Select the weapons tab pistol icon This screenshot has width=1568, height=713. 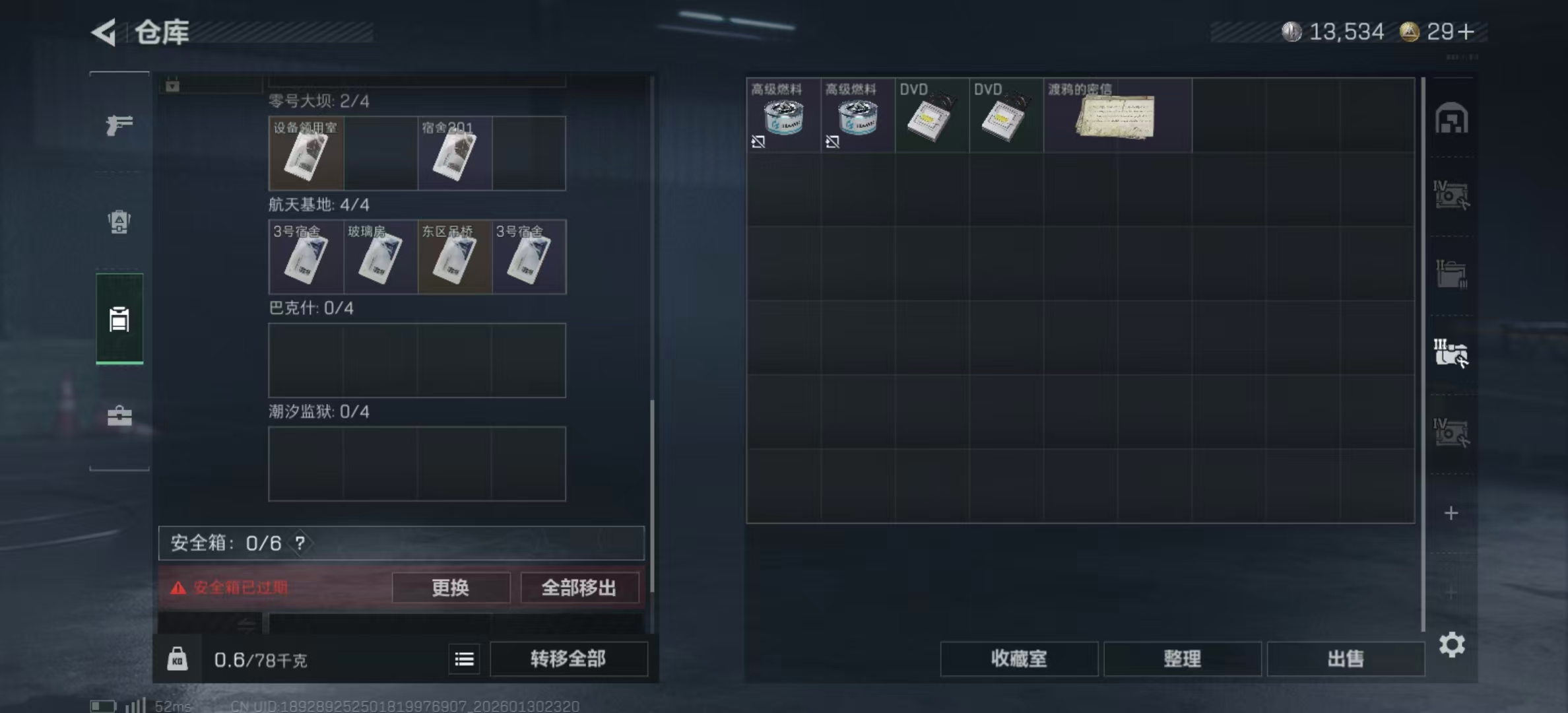click(x=119, y=125)
